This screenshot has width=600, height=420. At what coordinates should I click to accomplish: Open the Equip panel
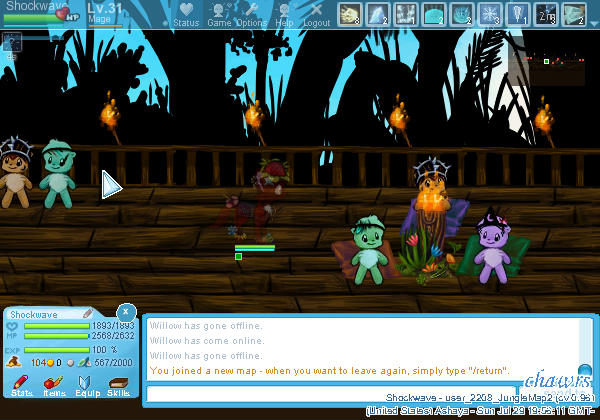pos(87,384)
